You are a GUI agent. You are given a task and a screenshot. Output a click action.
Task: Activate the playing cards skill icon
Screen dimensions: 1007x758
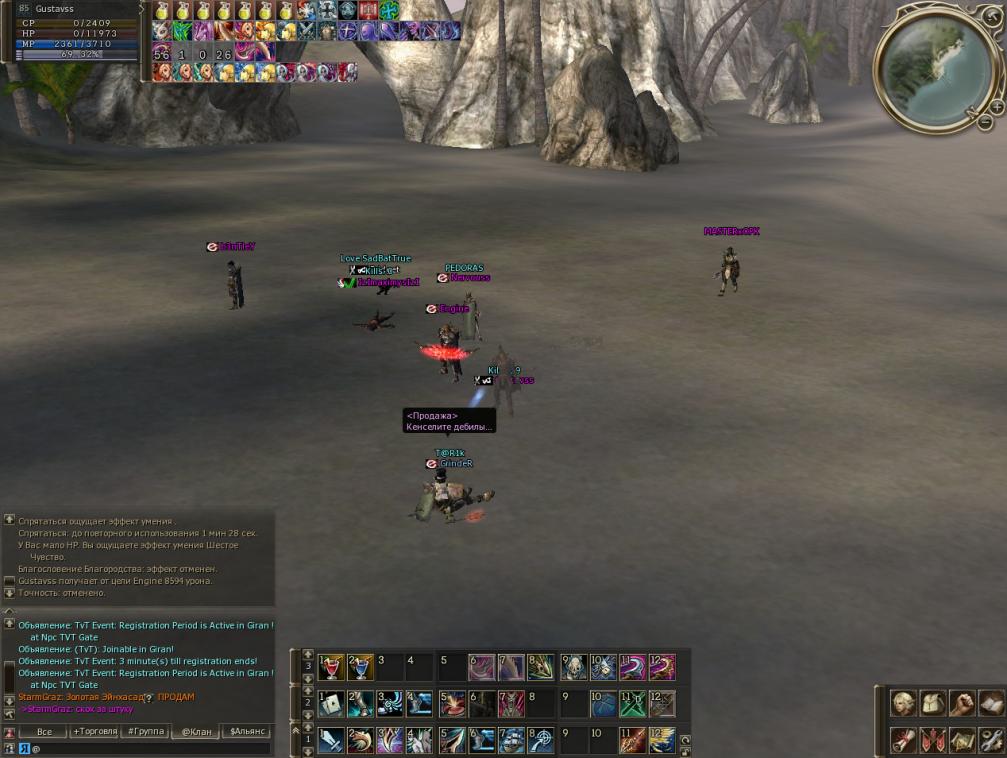pos(332,704)
